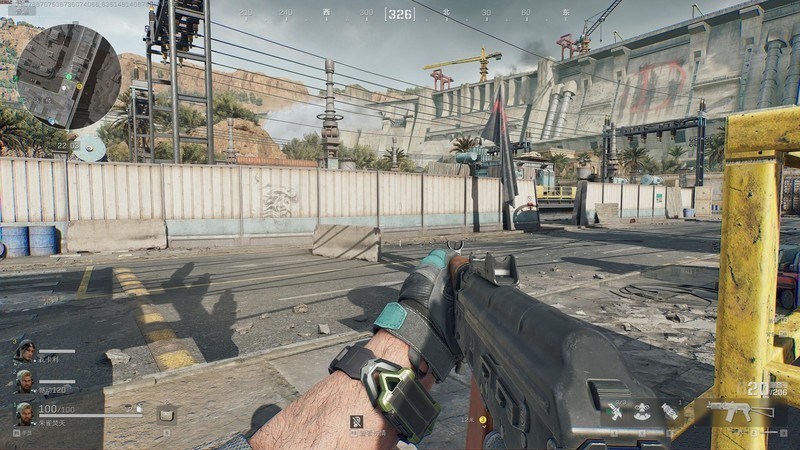This screenshot has height=450, width=800.
Task: Click the compass heading bar
Action: [x=400, y=14]
